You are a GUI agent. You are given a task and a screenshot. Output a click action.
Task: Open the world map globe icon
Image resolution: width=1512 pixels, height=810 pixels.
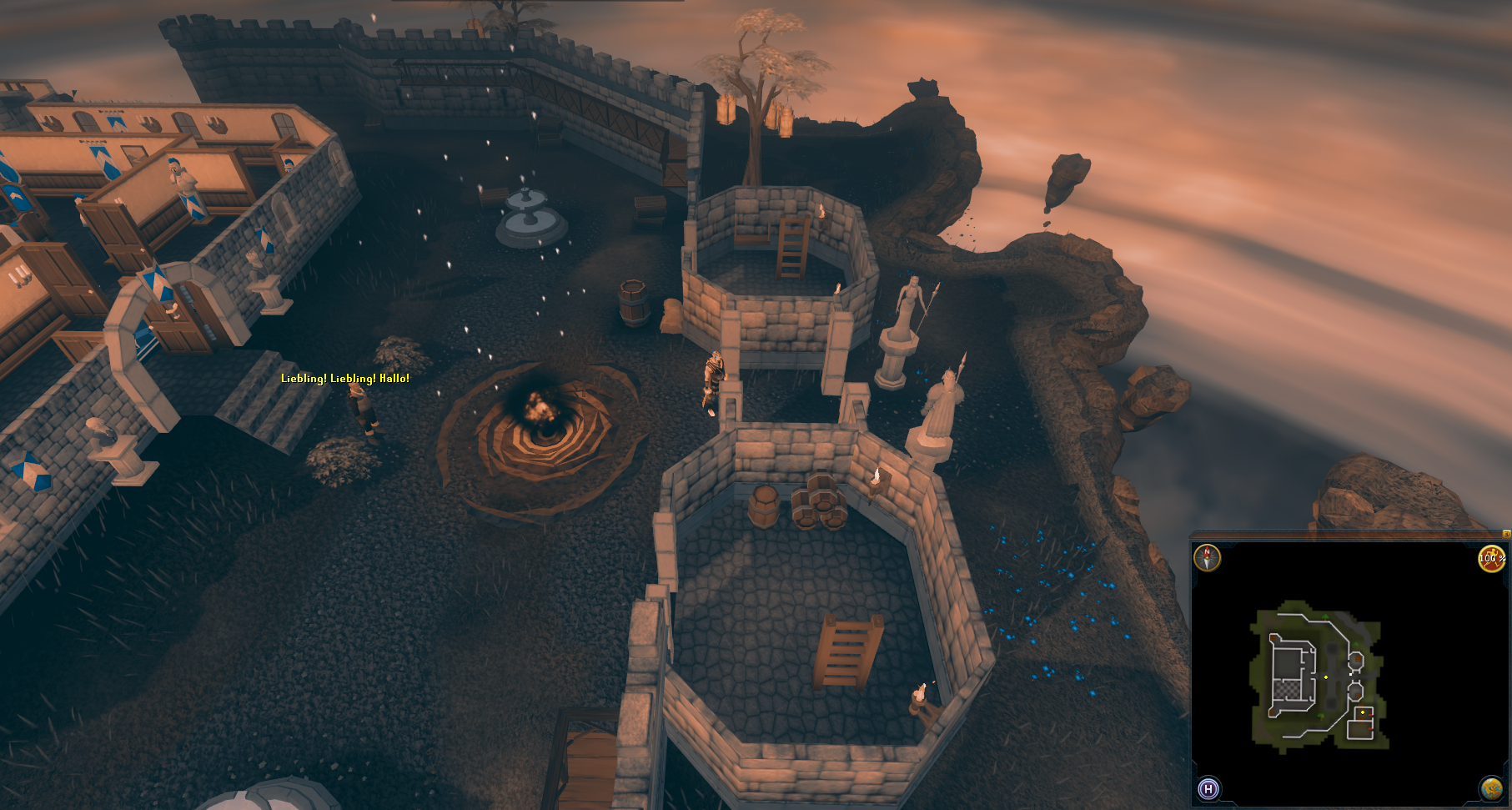pos(1491,788)
